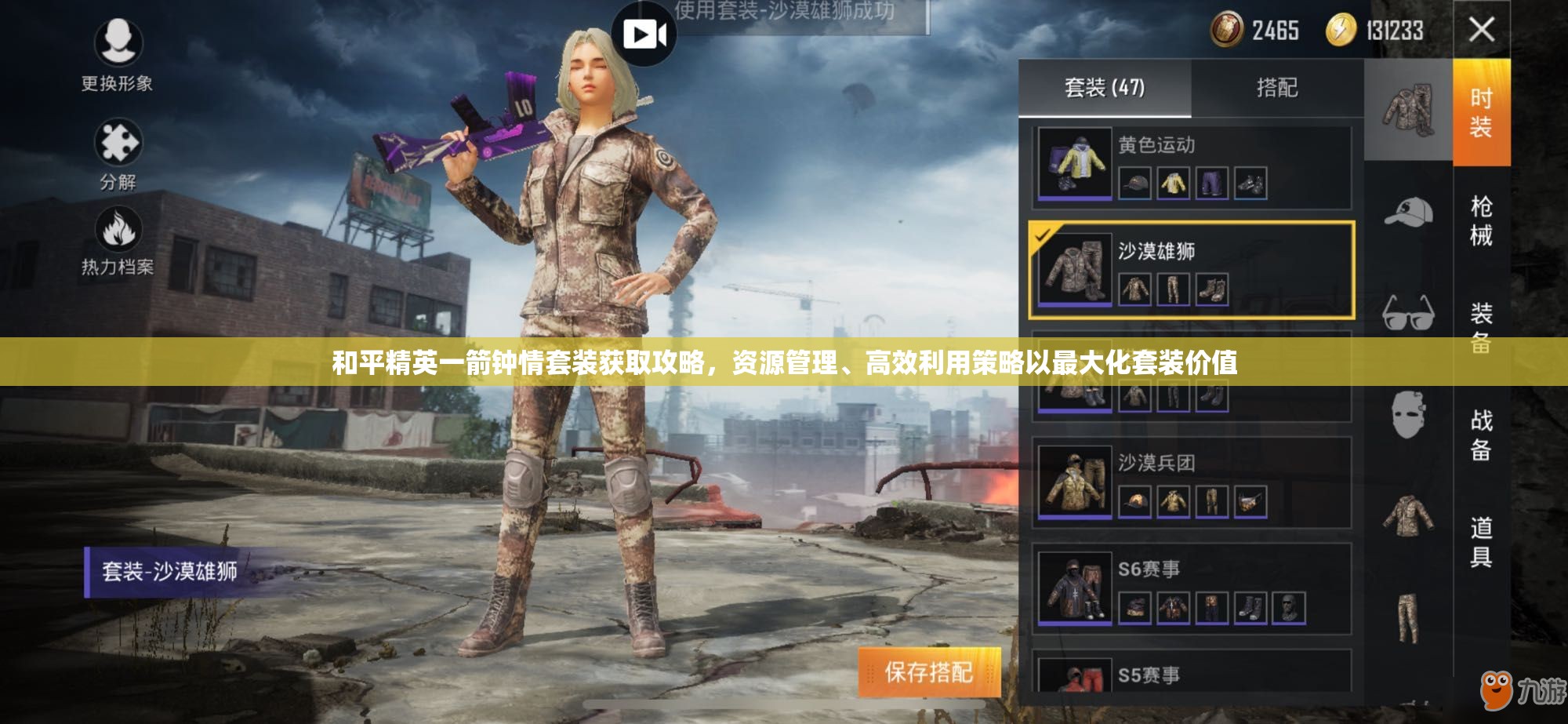Select the 黄色运动 outfit set

pyautogui.click(x=1192, y=166)
